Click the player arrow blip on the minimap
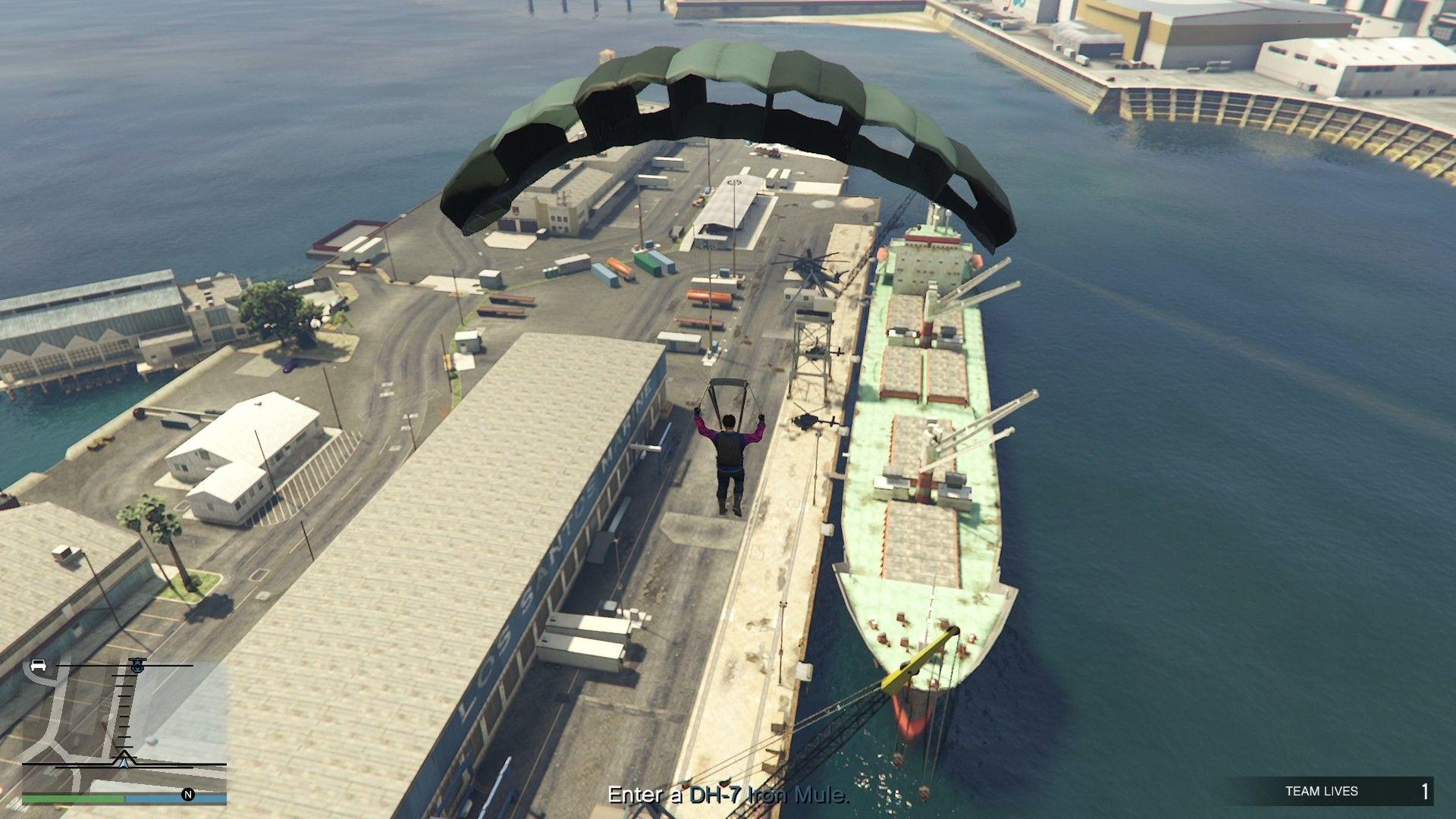Screen dimensions: 1456x819 tap(124, 761)
